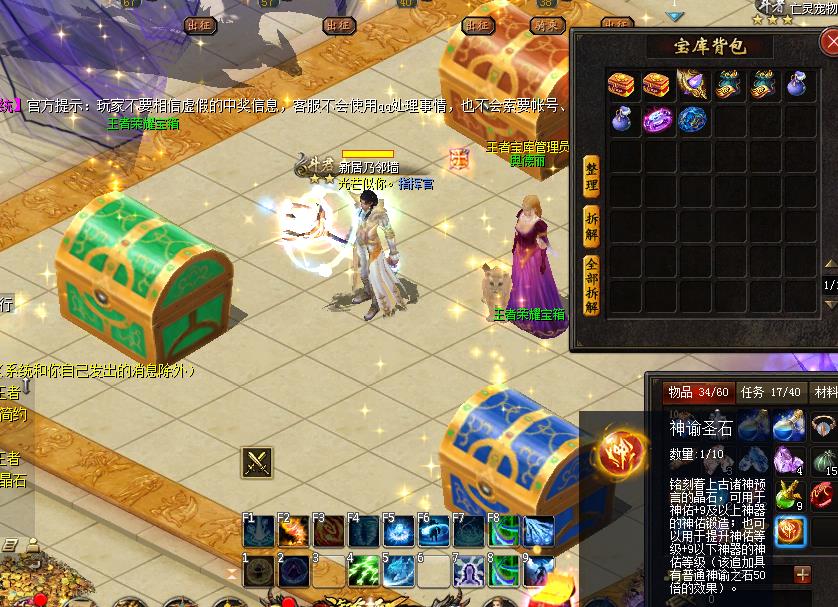Select the purple gem staff item

pyautogui.click(x=691, y=85)
